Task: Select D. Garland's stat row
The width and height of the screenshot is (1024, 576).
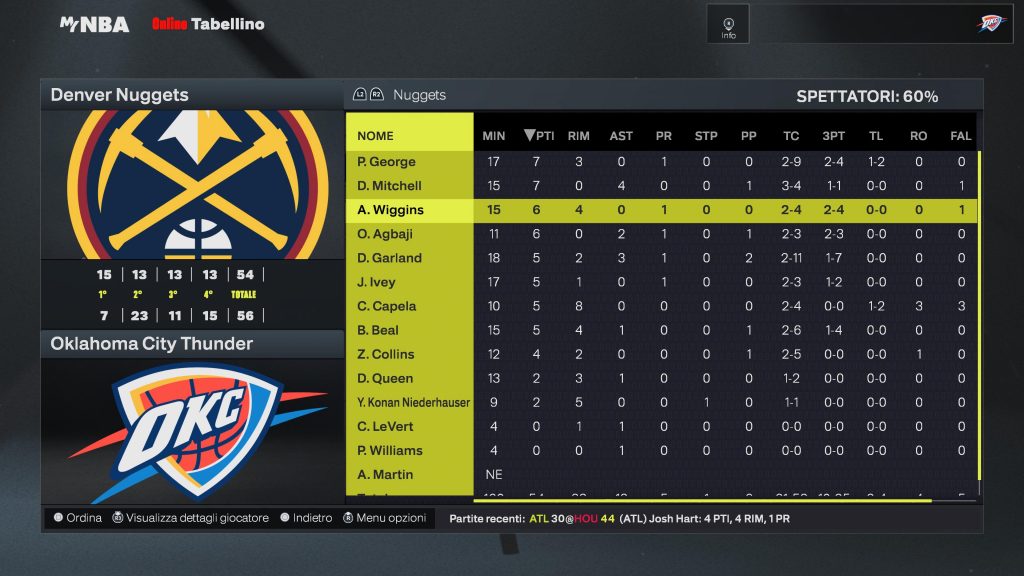Action: [x=389, y=258]
